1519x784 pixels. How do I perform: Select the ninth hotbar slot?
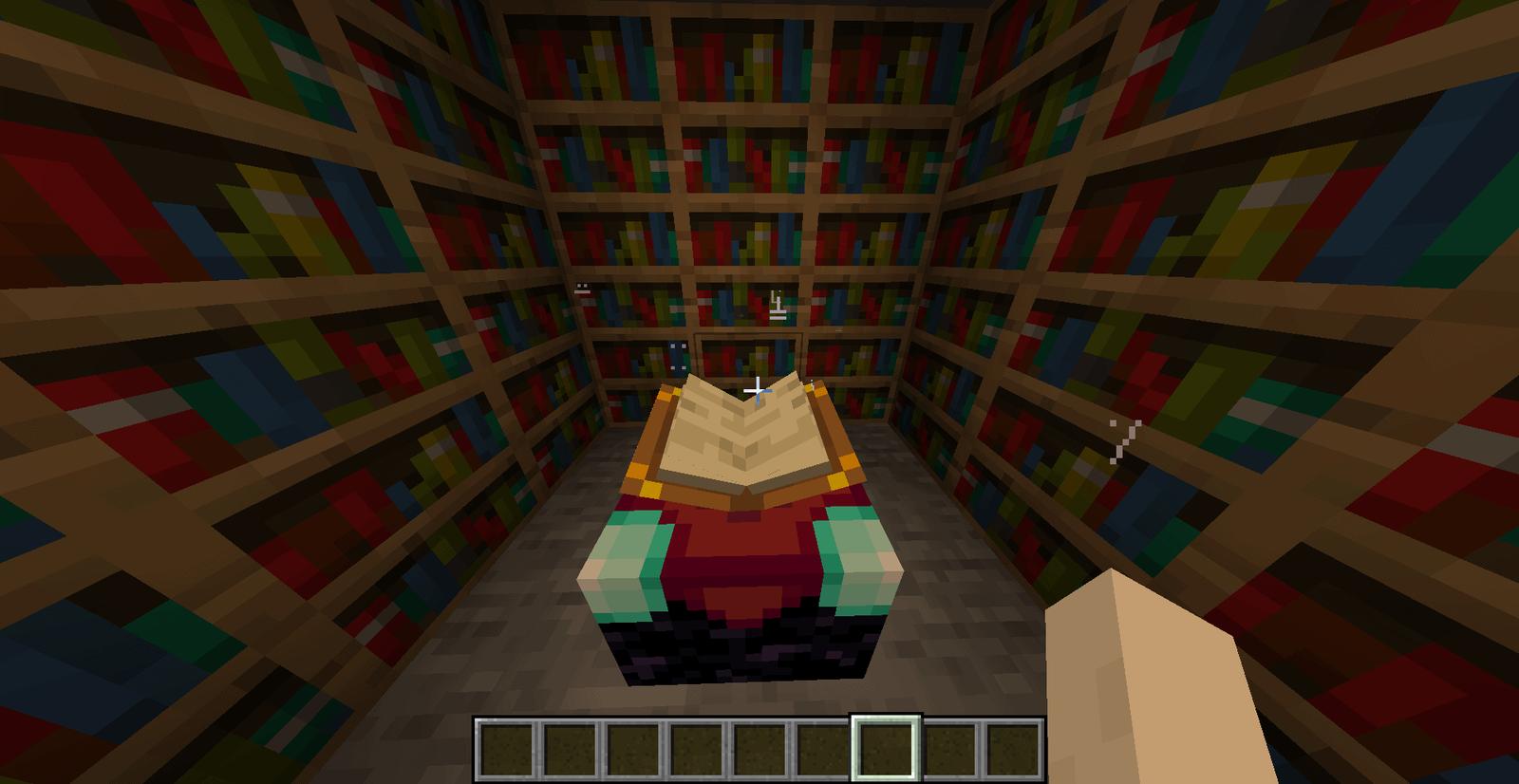1014,746
